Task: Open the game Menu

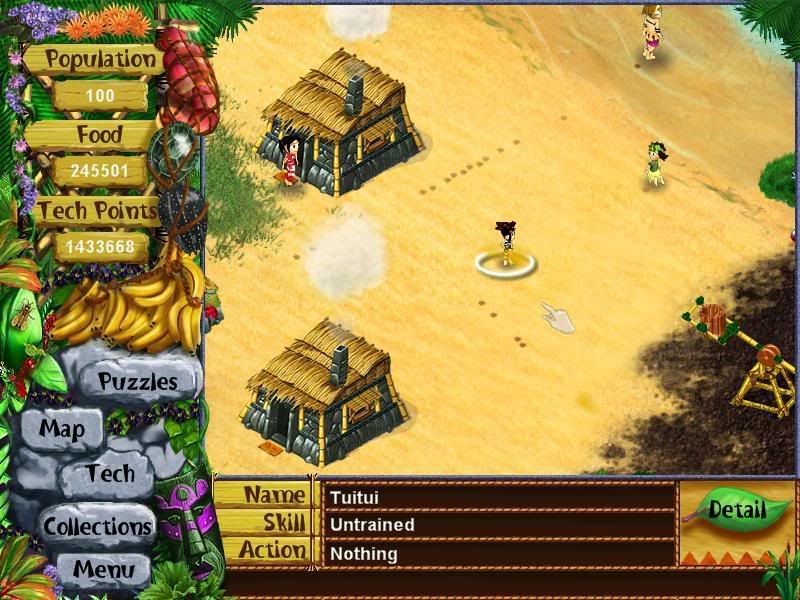Action: click(x=103, y=571)
